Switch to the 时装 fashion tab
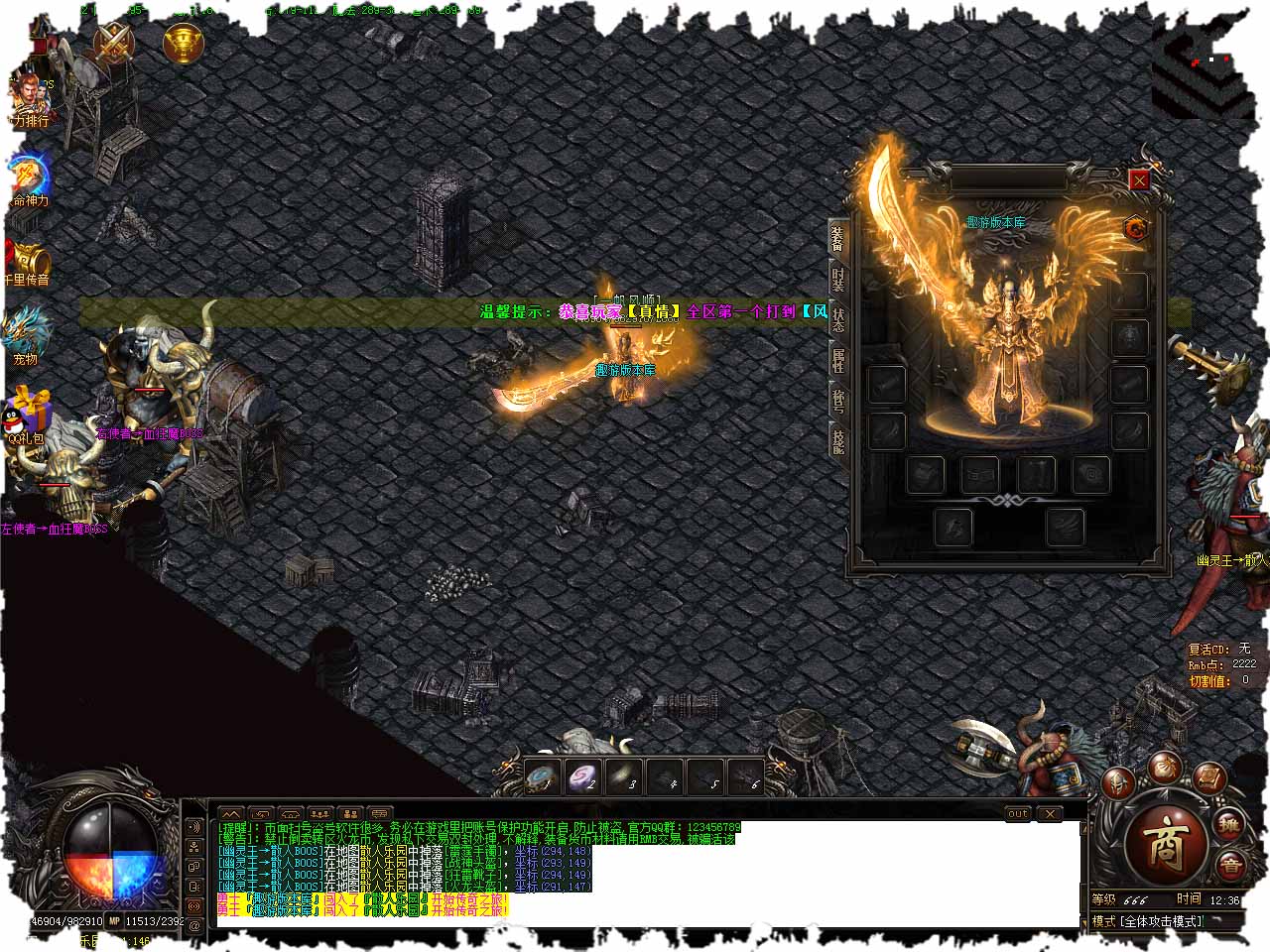This screenshot has width=1270, height=952. 838,281
